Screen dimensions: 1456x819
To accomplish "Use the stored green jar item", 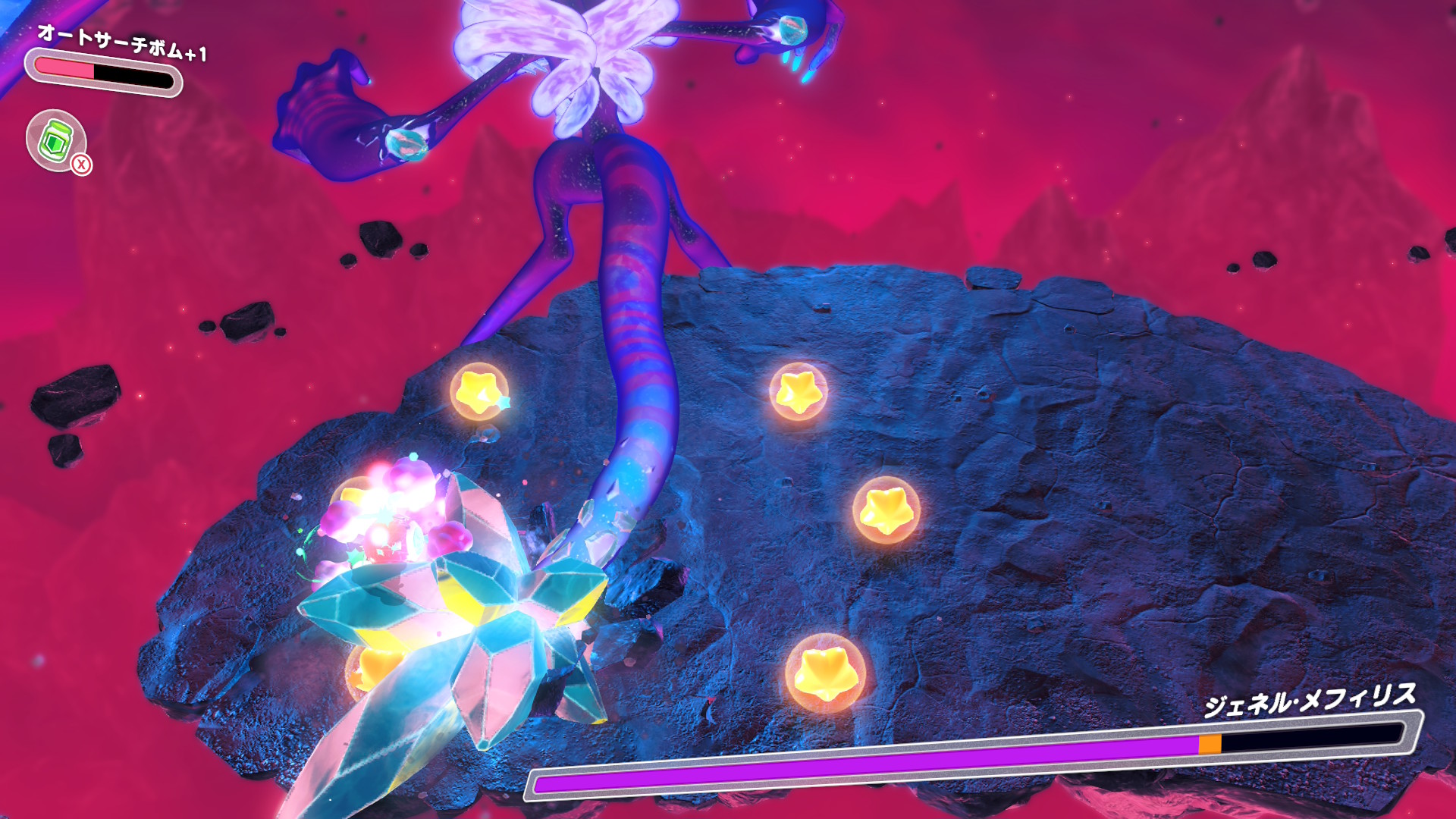I will click(x=56, y=140).
